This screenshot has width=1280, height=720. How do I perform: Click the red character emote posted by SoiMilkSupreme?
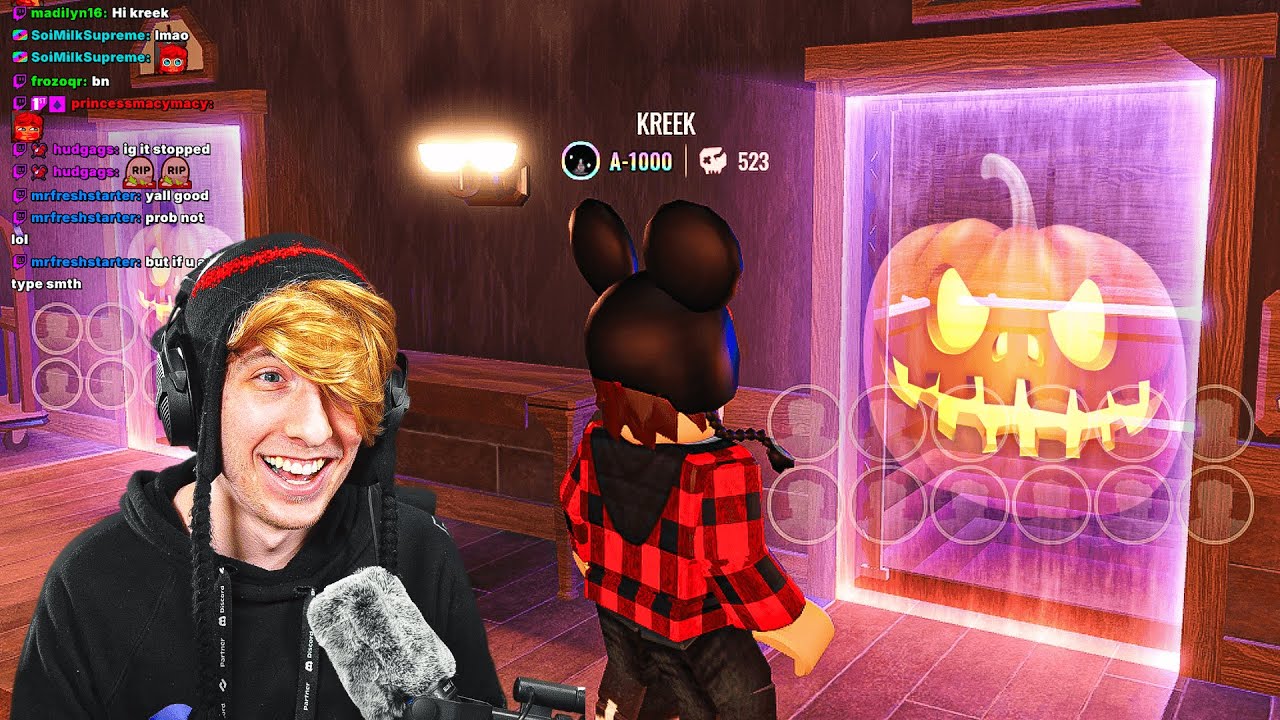171,58
